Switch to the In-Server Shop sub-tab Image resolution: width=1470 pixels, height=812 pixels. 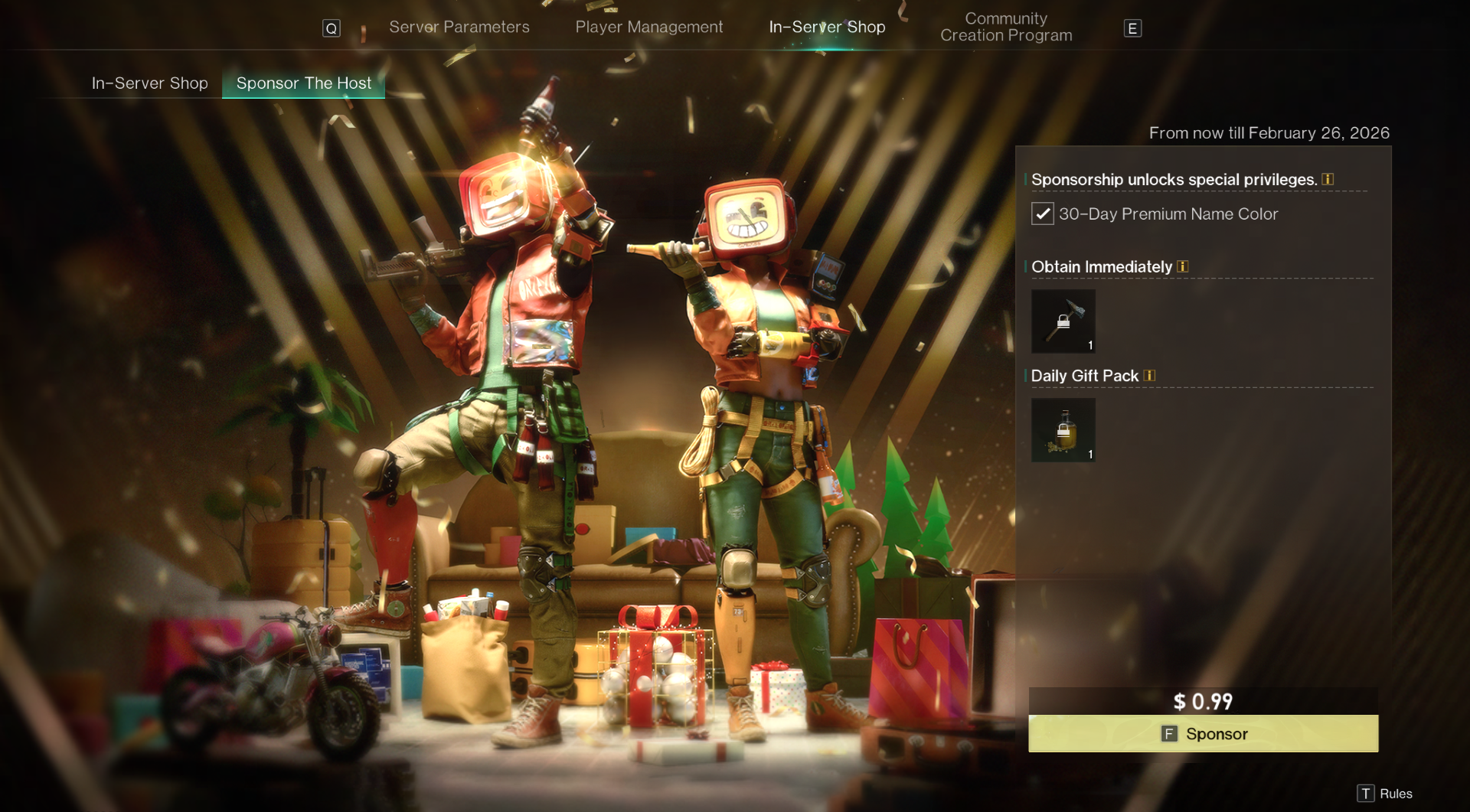(x=150, y=83)
